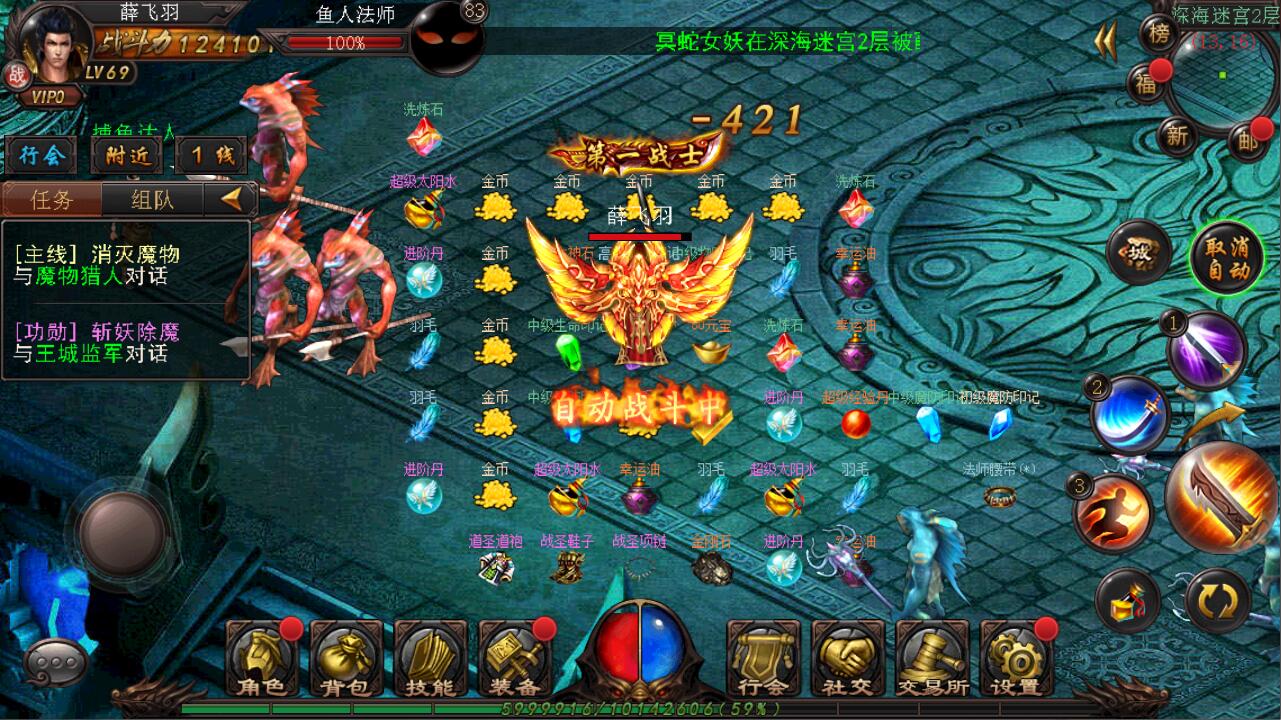1281x720 pixels.
Task: Click 取消自动 to cancel auto-battle
Action: [1226, 258]
